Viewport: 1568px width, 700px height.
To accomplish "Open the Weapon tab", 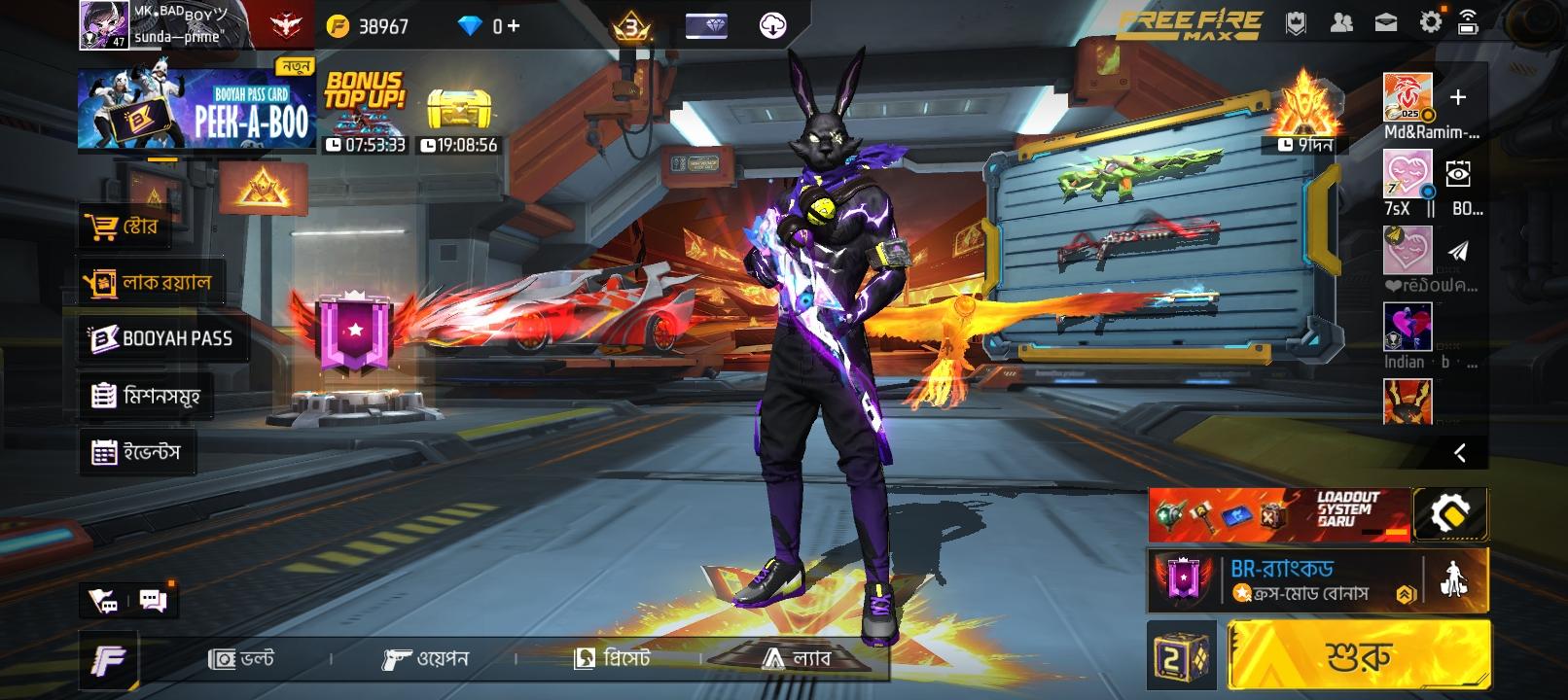I will pos(426,659).
